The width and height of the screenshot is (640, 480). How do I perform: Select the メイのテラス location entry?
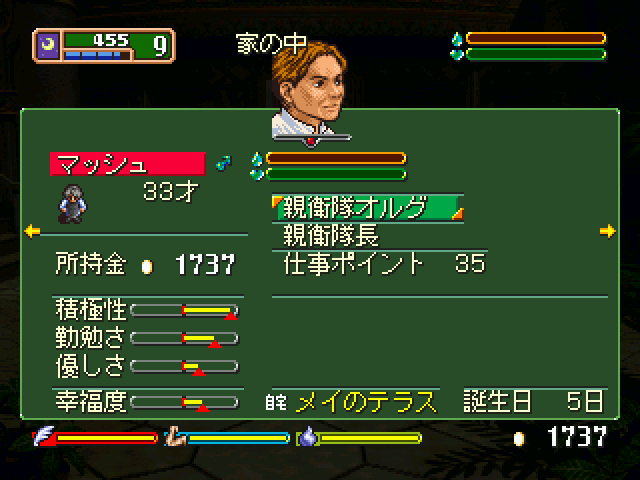[x=365, y=402]
